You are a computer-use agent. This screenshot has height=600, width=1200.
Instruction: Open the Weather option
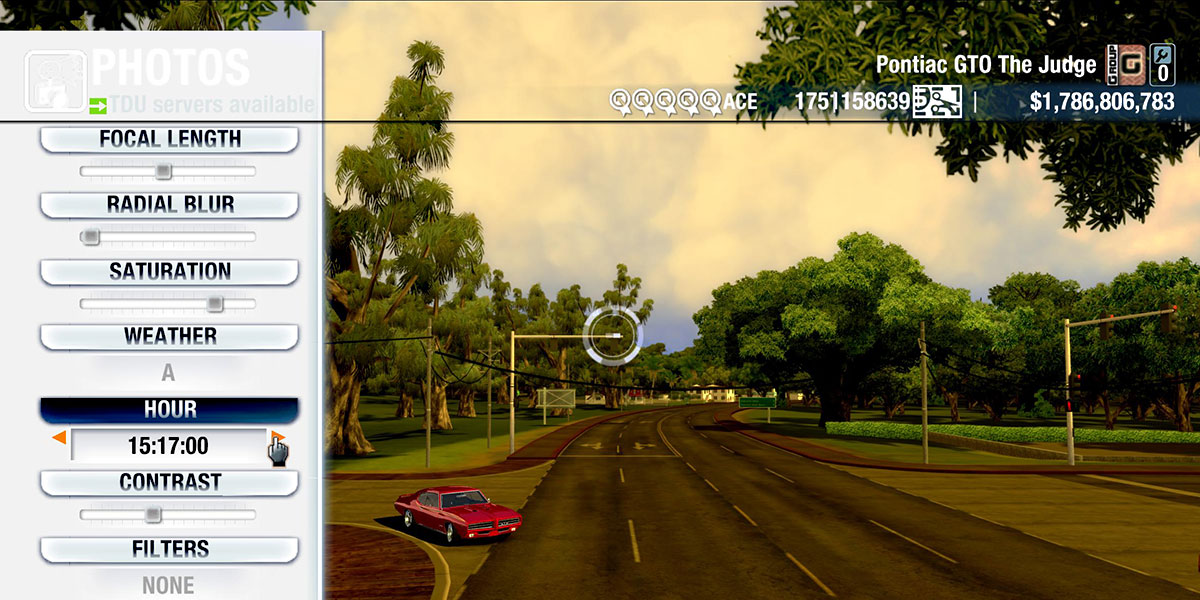(x=169, y=336)
